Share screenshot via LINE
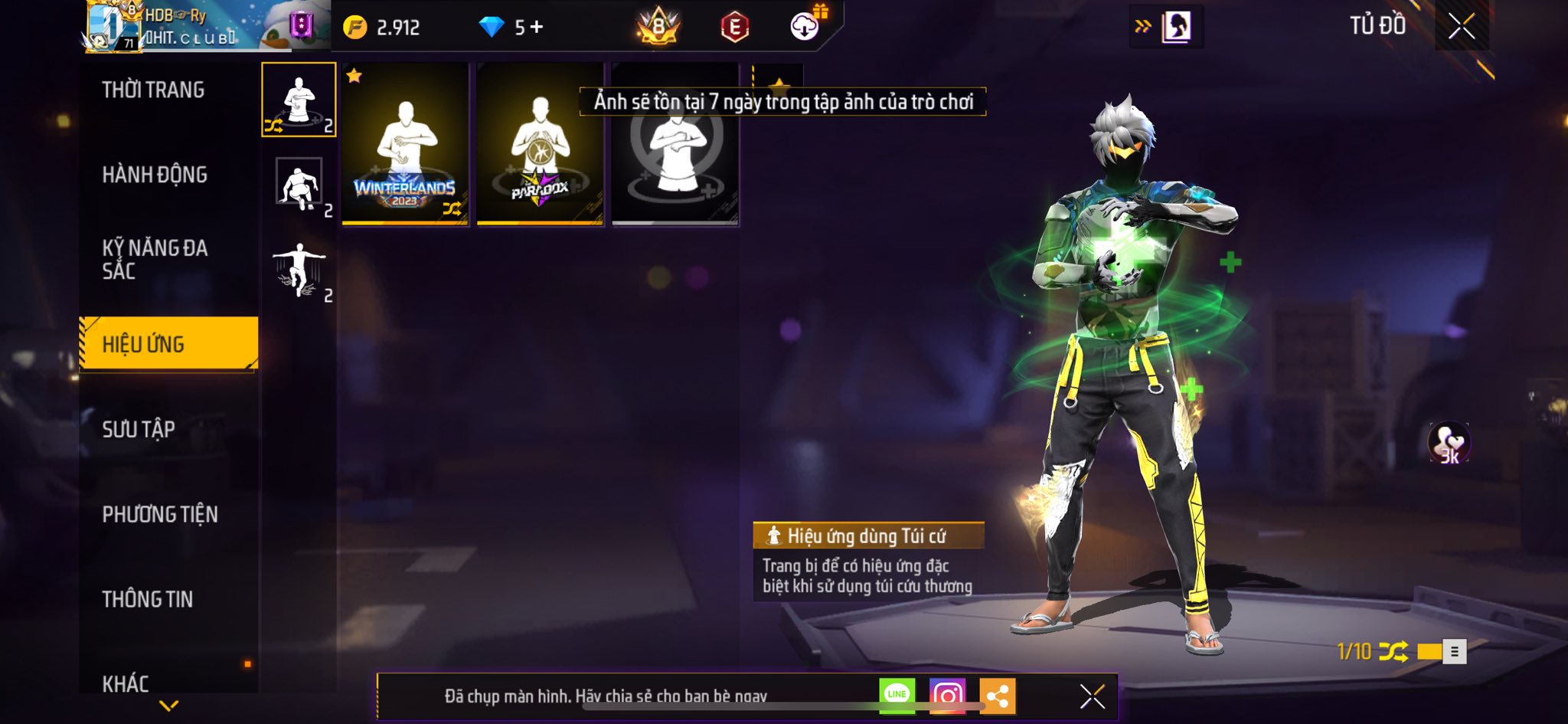Viewport: 1568px width, 724px height. pyautogui.click(x=897, y=695)
